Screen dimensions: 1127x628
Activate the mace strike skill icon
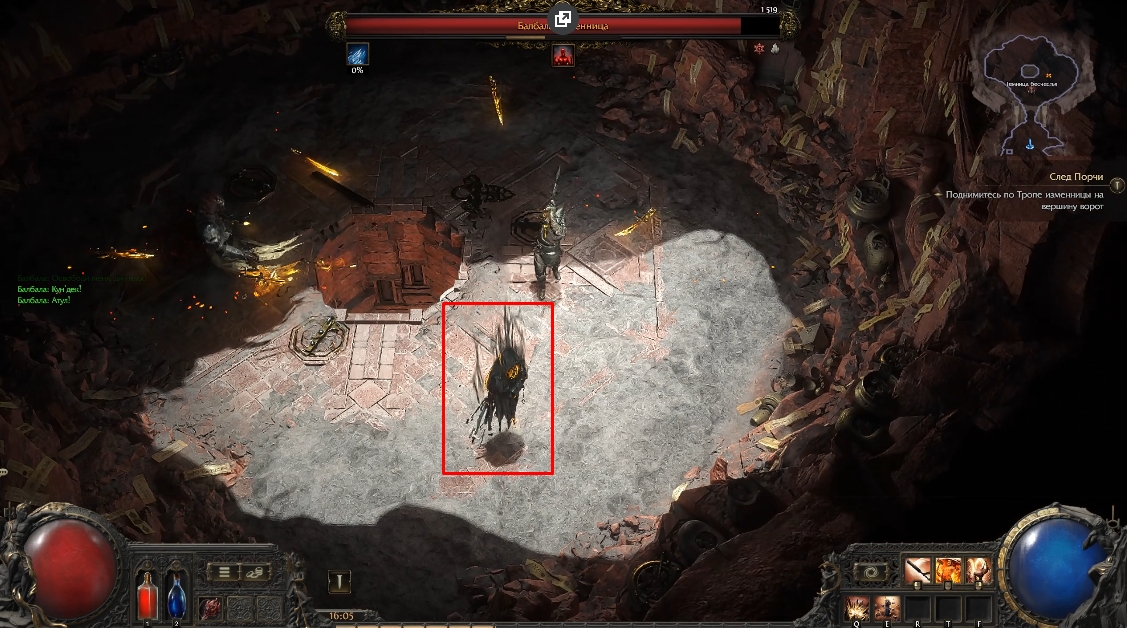tap(918, 571)
